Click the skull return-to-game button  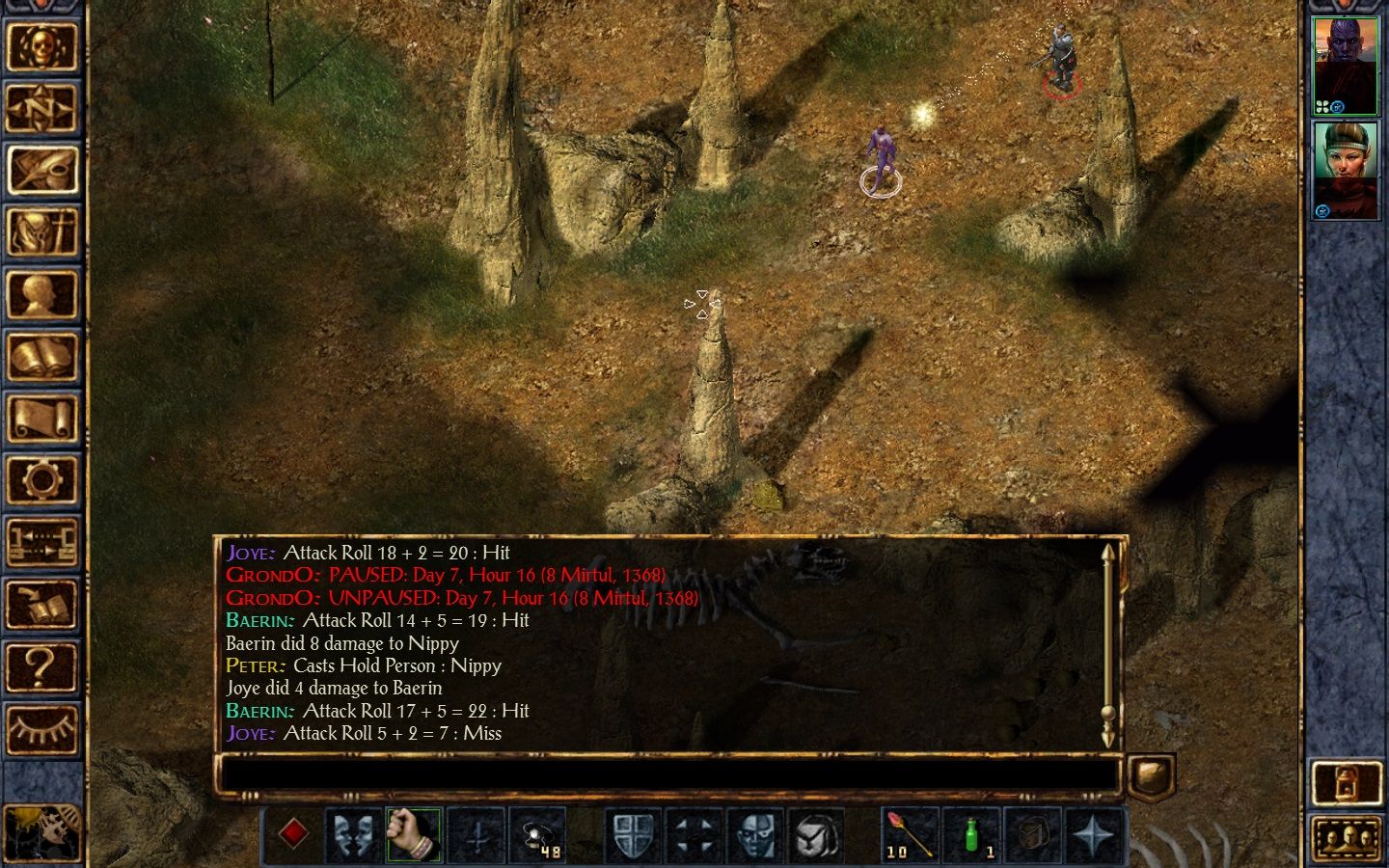[41, 46]
